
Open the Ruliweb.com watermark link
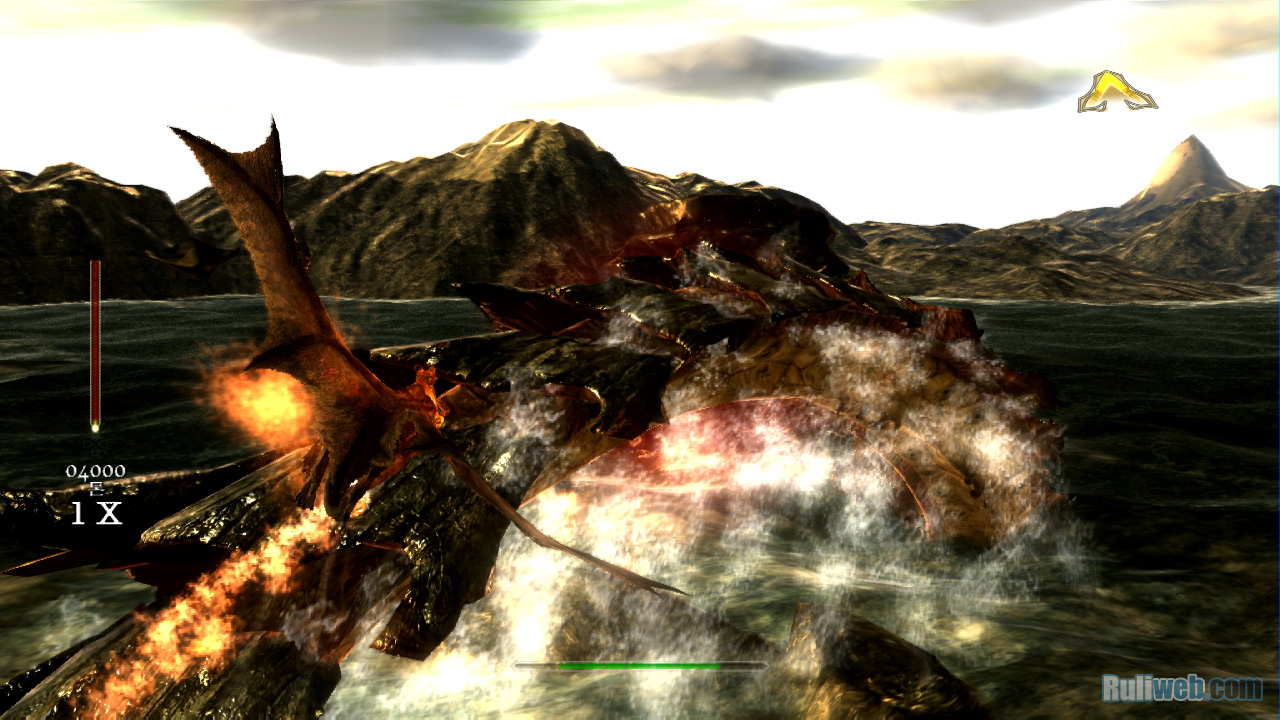coord(1181,688)
